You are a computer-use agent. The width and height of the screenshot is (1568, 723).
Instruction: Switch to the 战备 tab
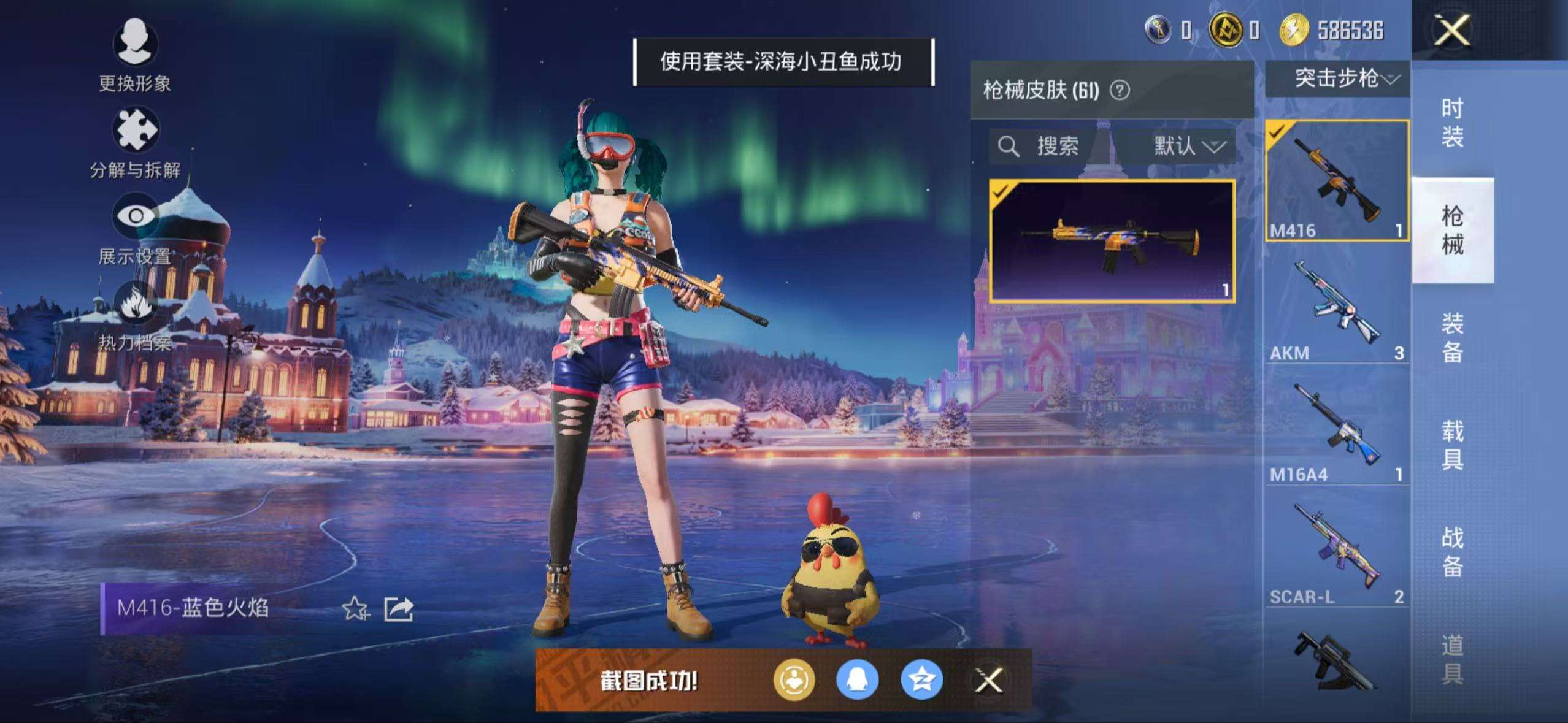pyautogui.click(x=1452, y=552)
